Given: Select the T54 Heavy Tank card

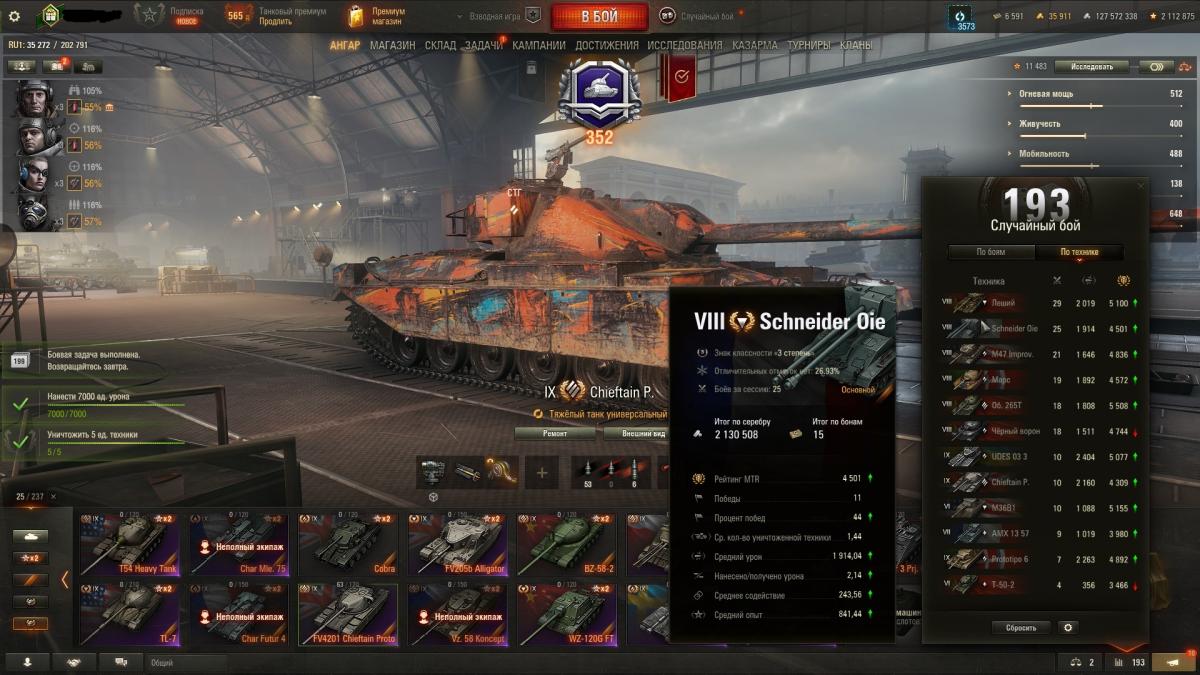Looking at the screenshot, I should pyautogui.click(x=130, y=545).
